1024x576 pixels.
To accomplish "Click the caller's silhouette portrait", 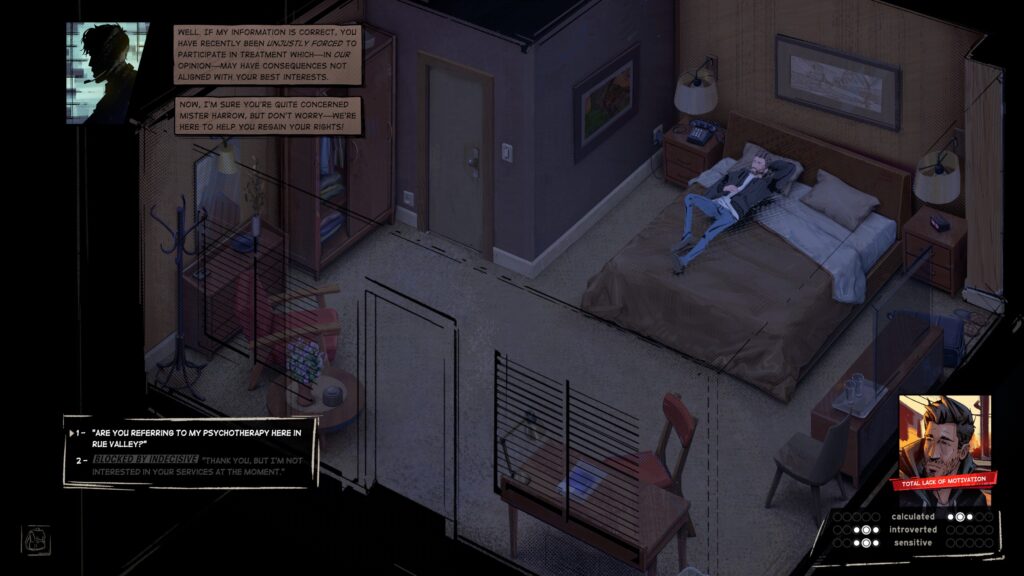I will pyautogui.click(x=107, y=72).
